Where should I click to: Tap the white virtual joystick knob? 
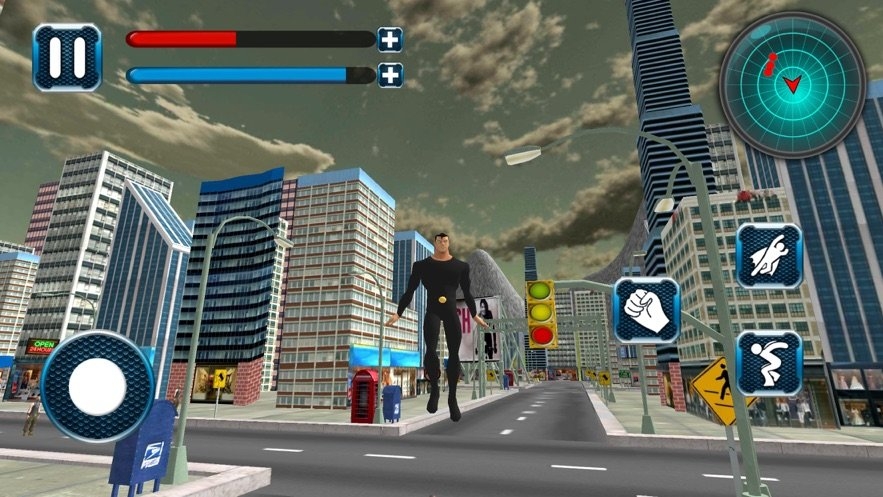click(97, 385)
